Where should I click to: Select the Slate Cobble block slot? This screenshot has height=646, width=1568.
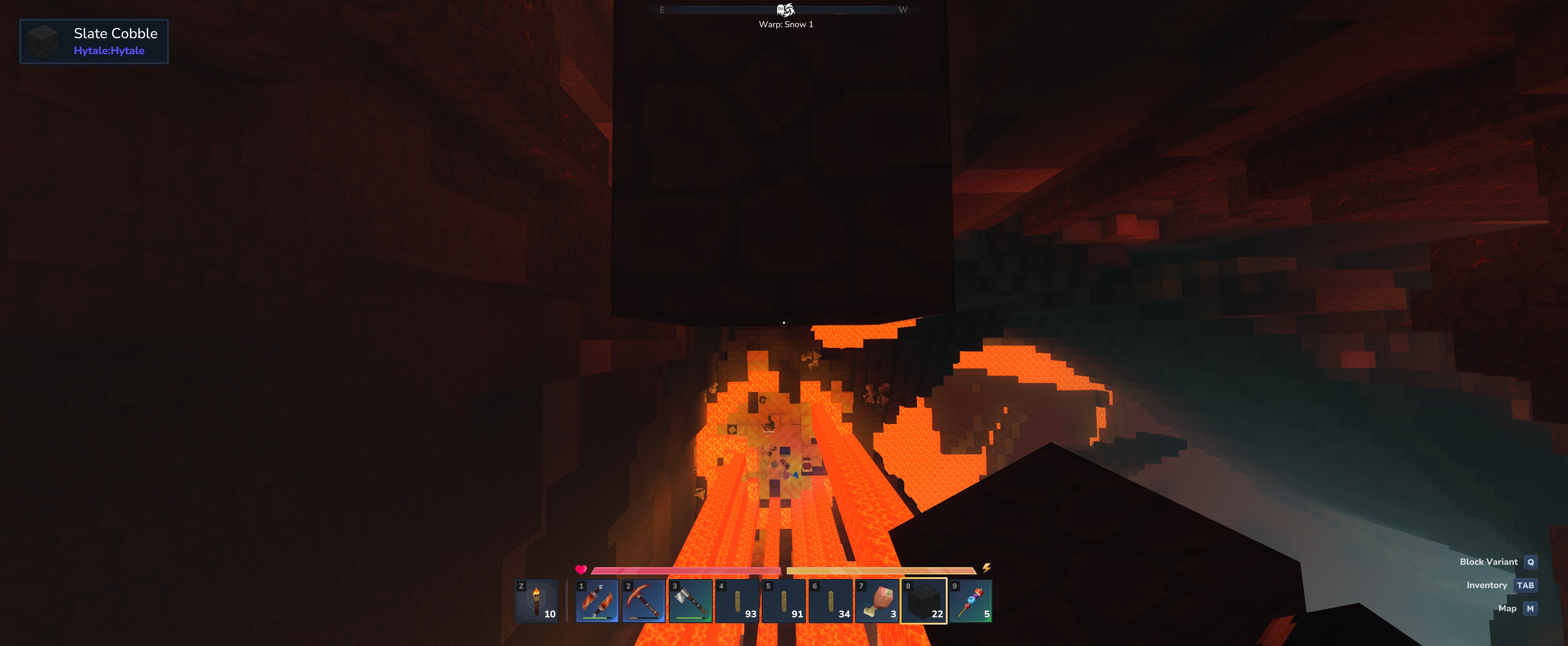(x=923, y=601)
